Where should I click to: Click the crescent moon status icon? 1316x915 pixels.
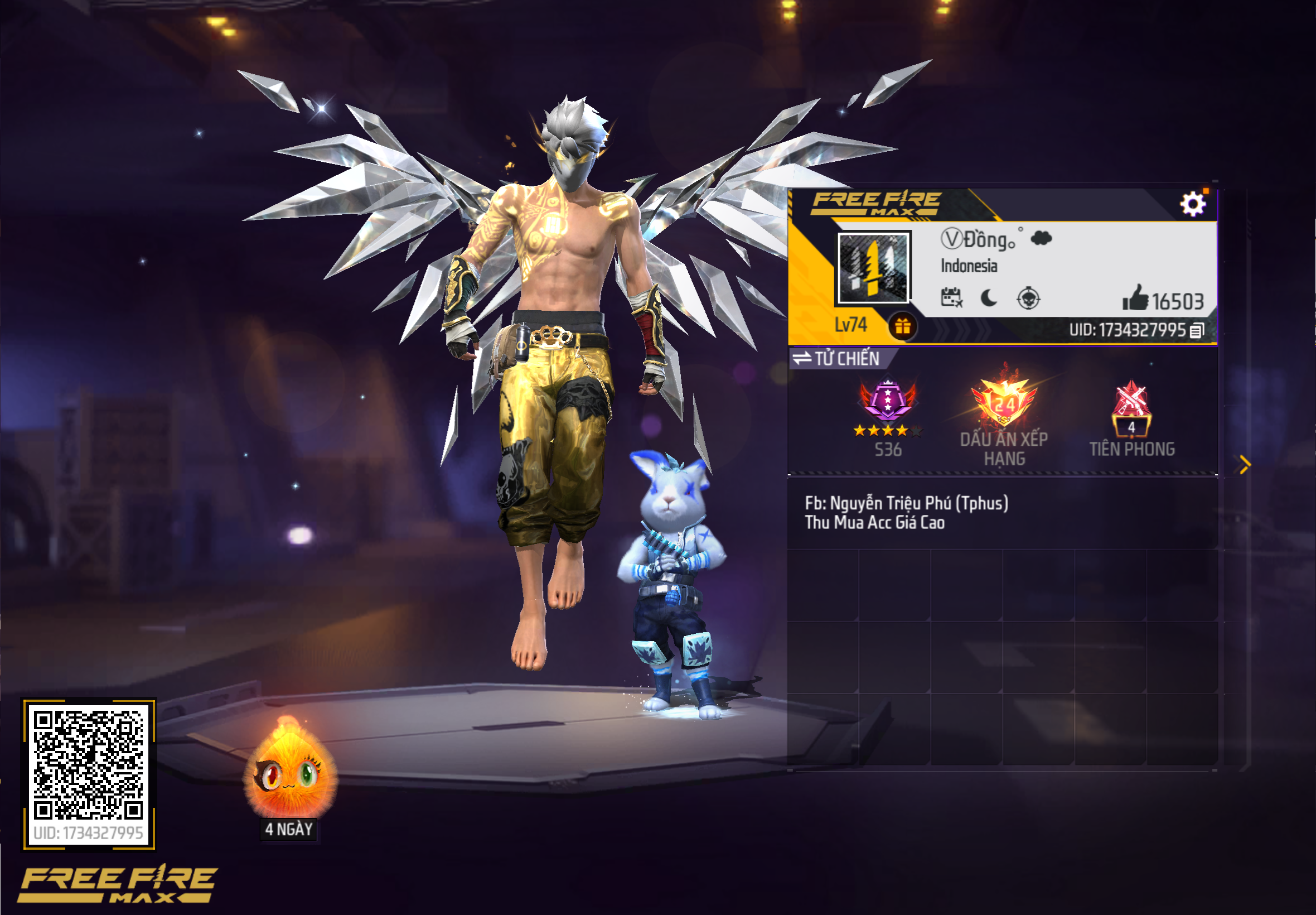pyautogui.click(x=990, y=300)
